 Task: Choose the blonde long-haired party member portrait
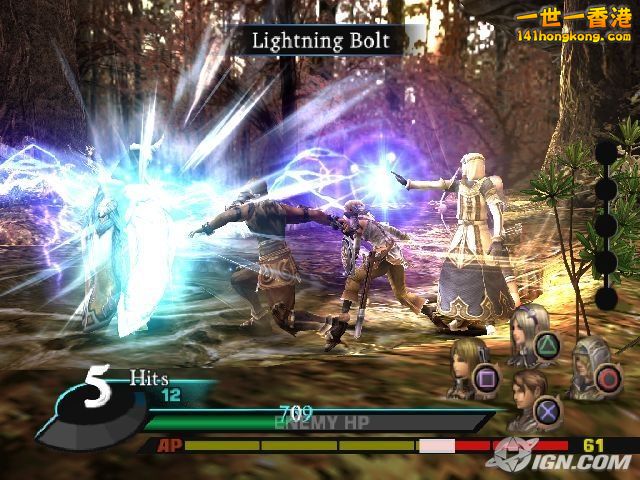click(465, 360)
